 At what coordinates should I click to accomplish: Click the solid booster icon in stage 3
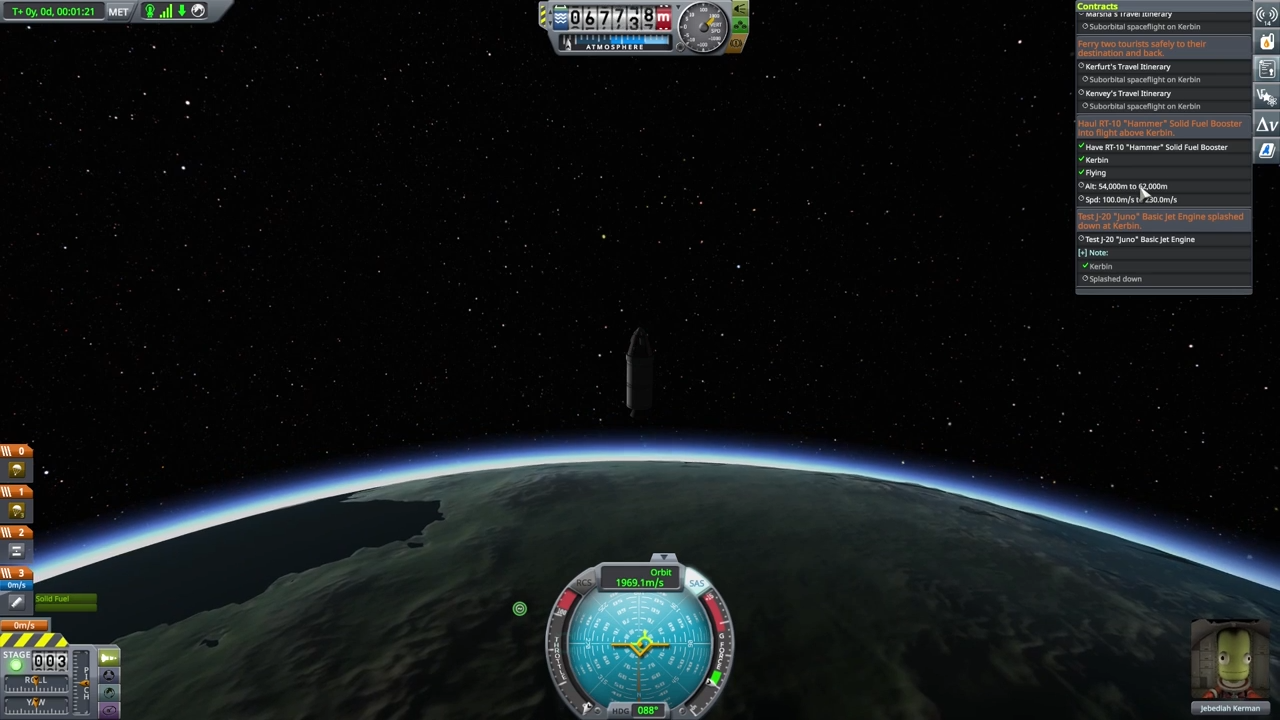pyautogui.click(x=15, y=602)
